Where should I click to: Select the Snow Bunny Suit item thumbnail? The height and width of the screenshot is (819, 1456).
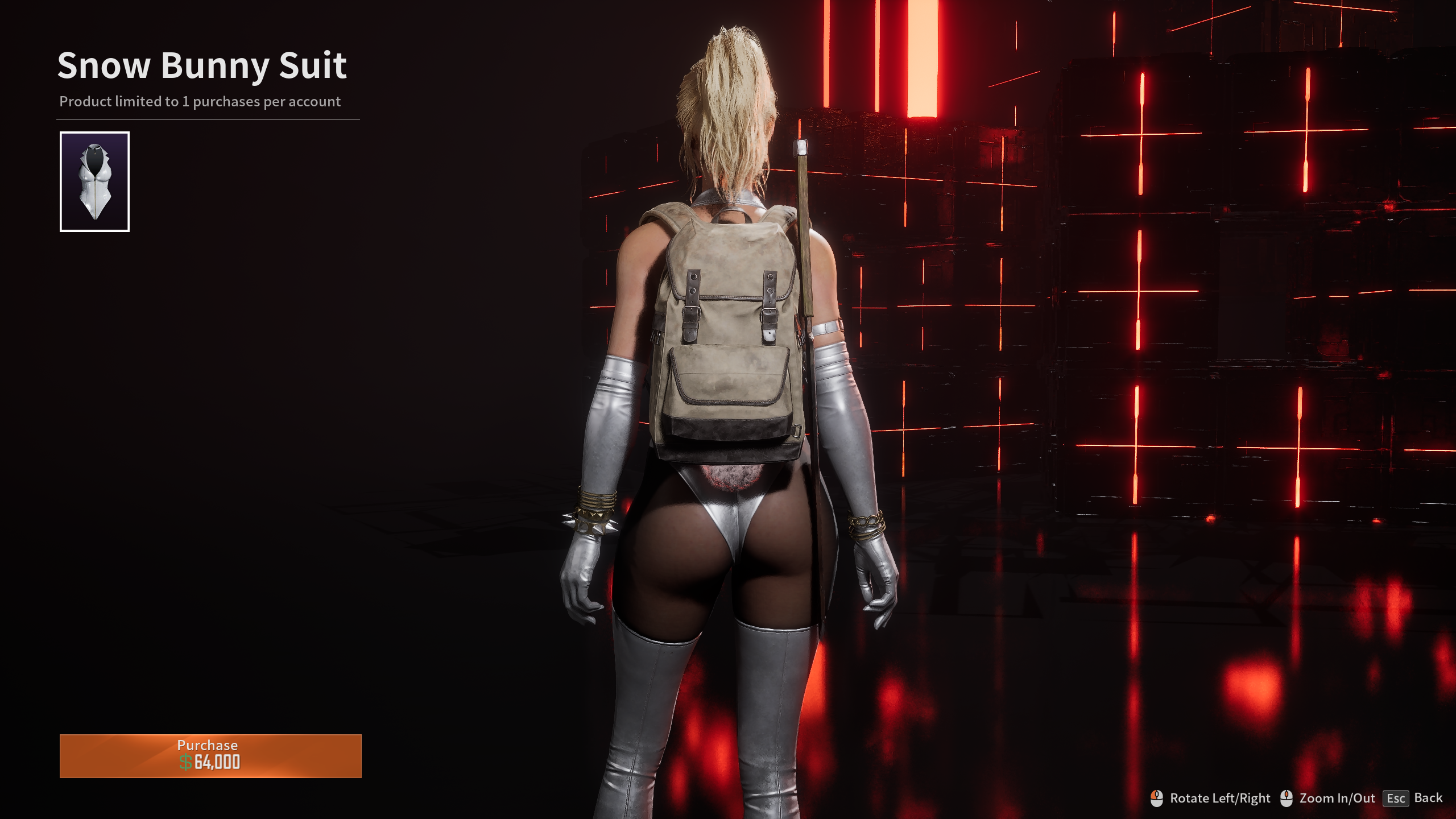click(x=94, y=181)
